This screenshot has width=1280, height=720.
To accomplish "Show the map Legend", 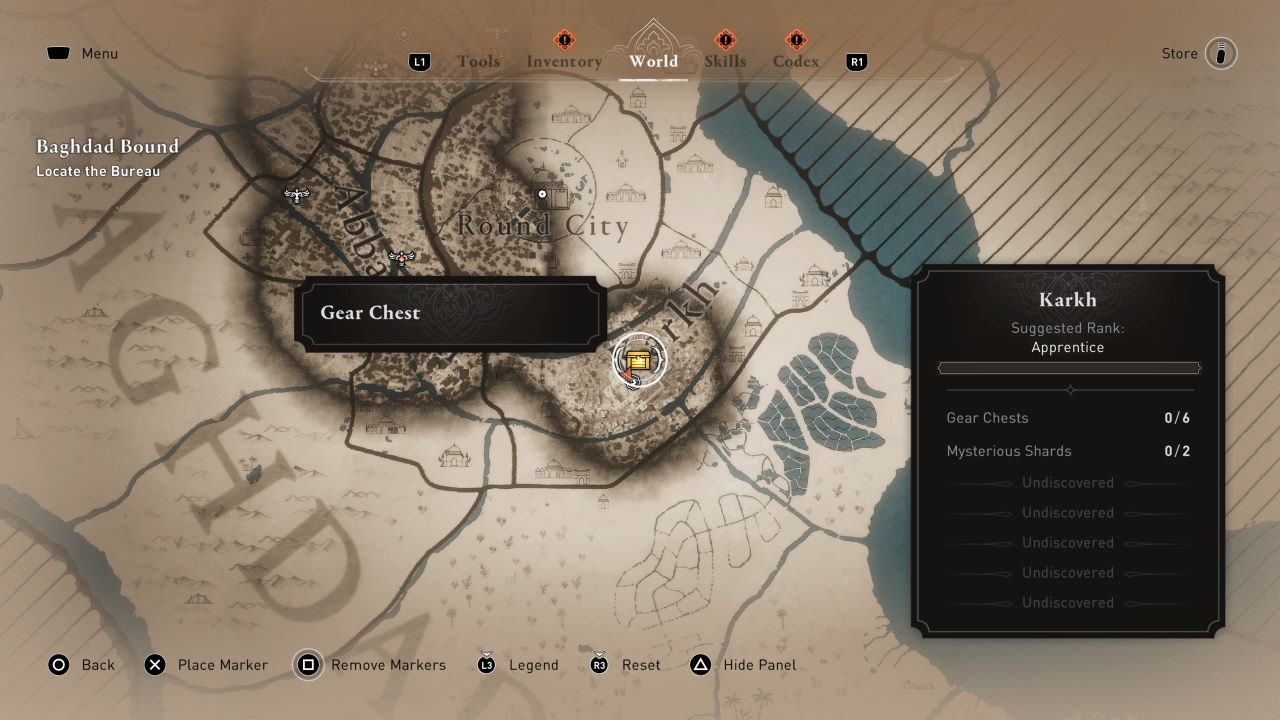I will [x=518, y=665].
